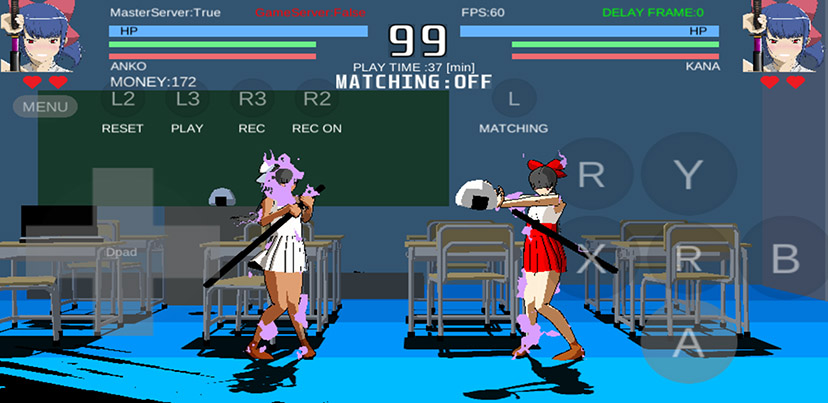Toggle the R2 REC ON button
Image resolution: width=828 pixels, height=403 pixels.
(317, 99)
